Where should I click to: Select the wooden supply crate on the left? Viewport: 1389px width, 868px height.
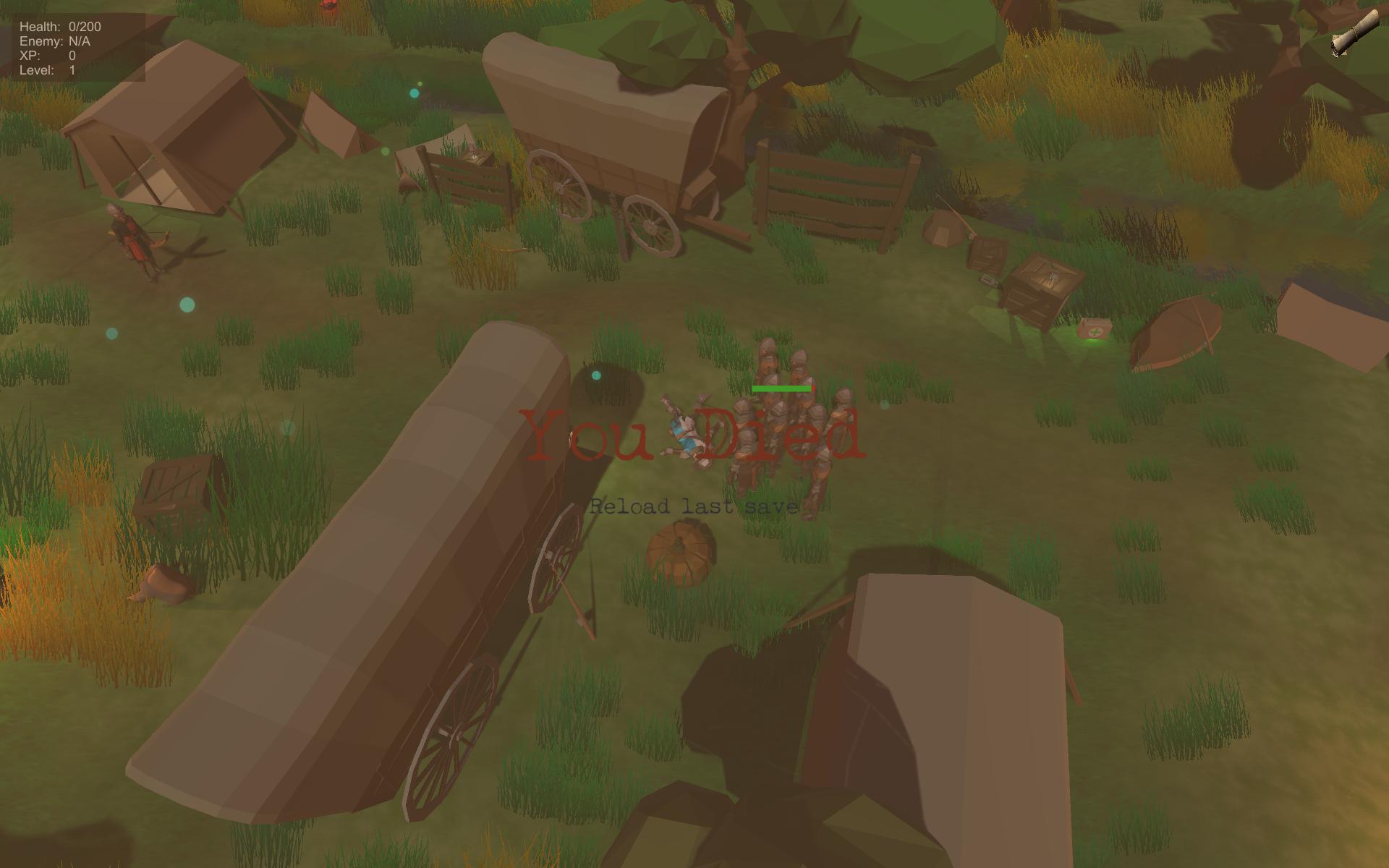point(177,485)
